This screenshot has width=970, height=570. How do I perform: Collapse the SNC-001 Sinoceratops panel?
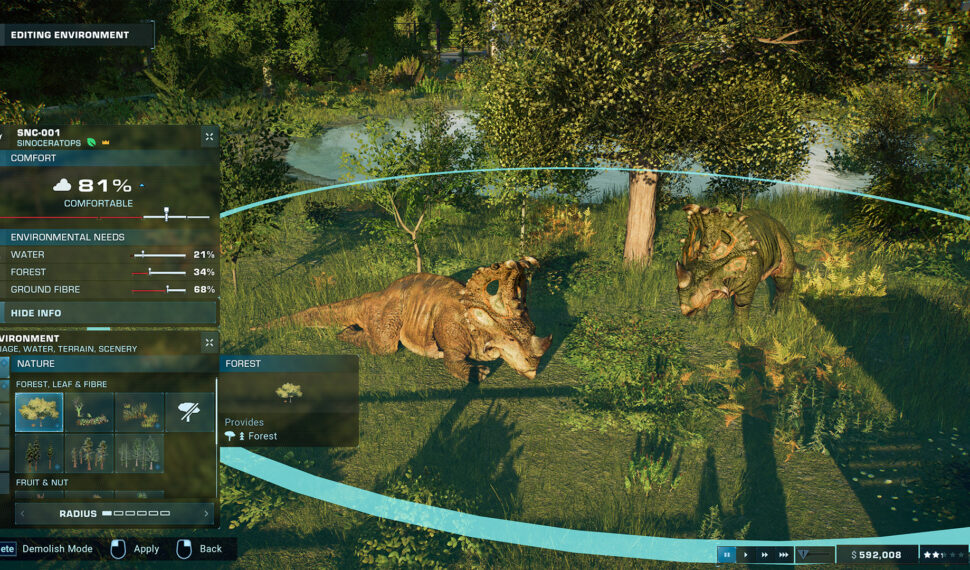pyautogui.click(x=209, y=137)
